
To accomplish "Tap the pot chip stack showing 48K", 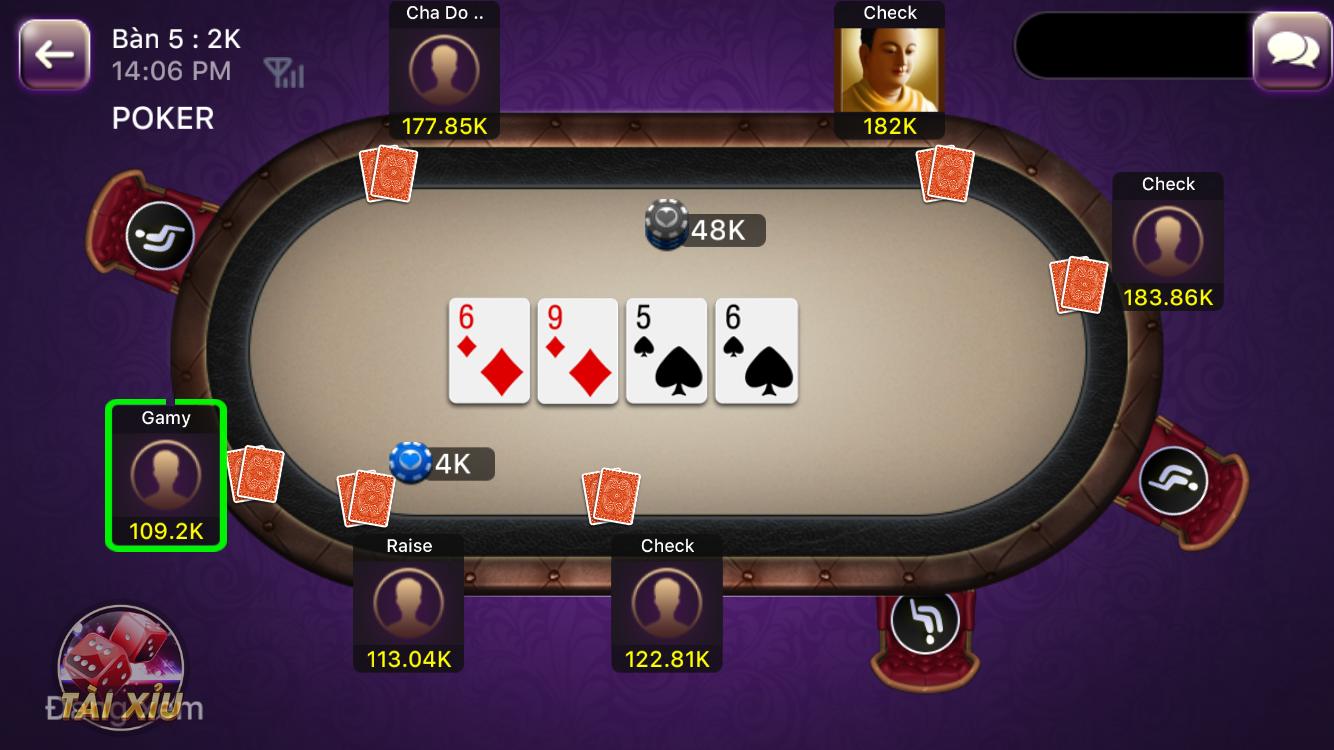I will coord(665,224).
